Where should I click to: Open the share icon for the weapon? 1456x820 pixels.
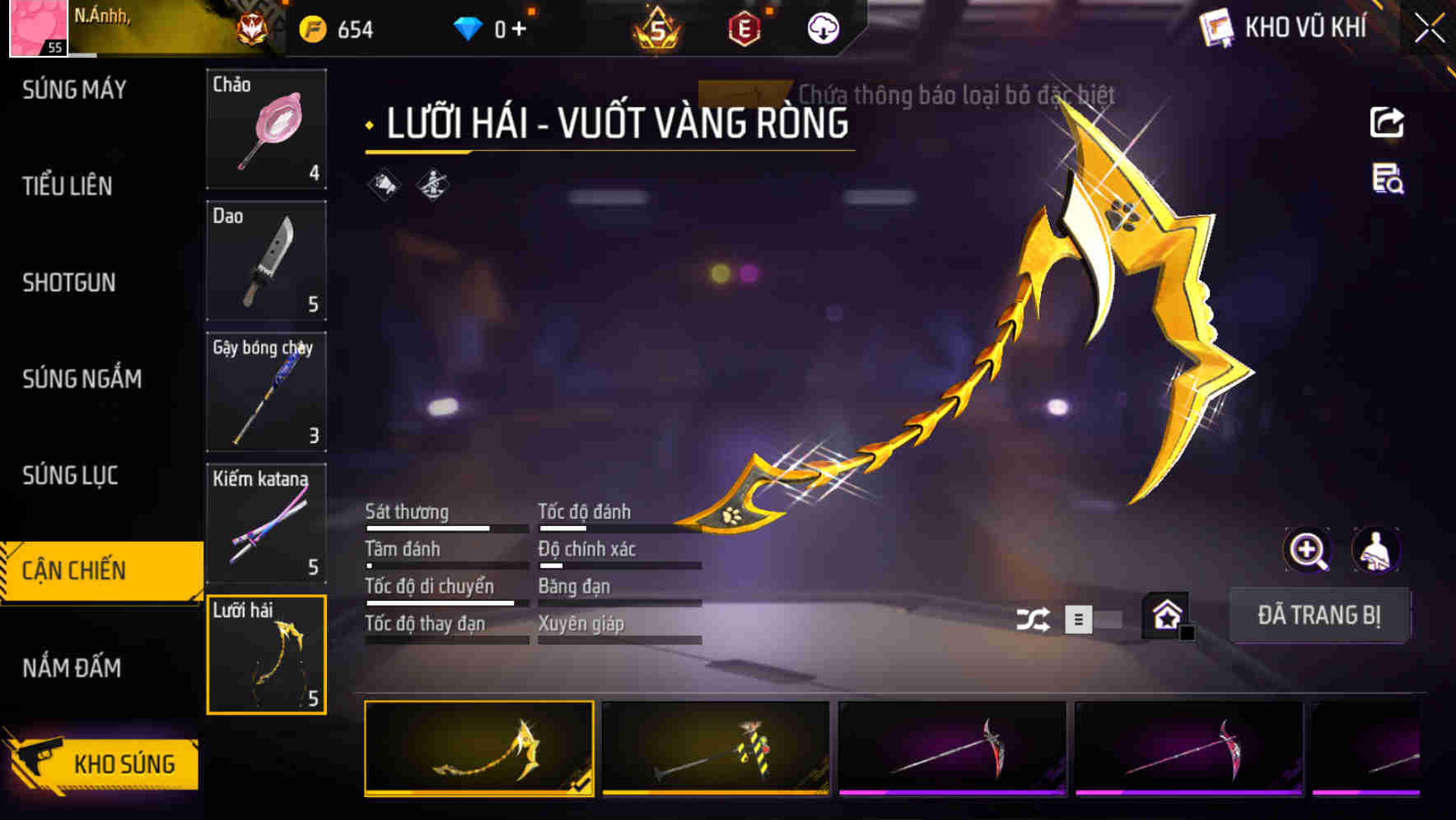(x=1387, y=122)
